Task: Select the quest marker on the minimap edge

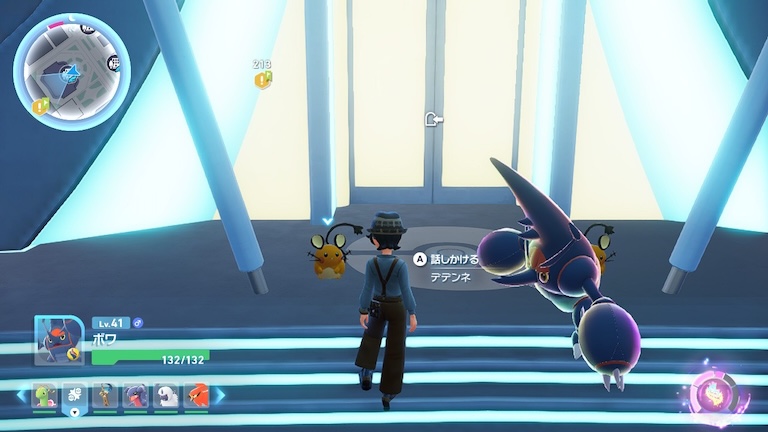Action: tap(41, 104)
